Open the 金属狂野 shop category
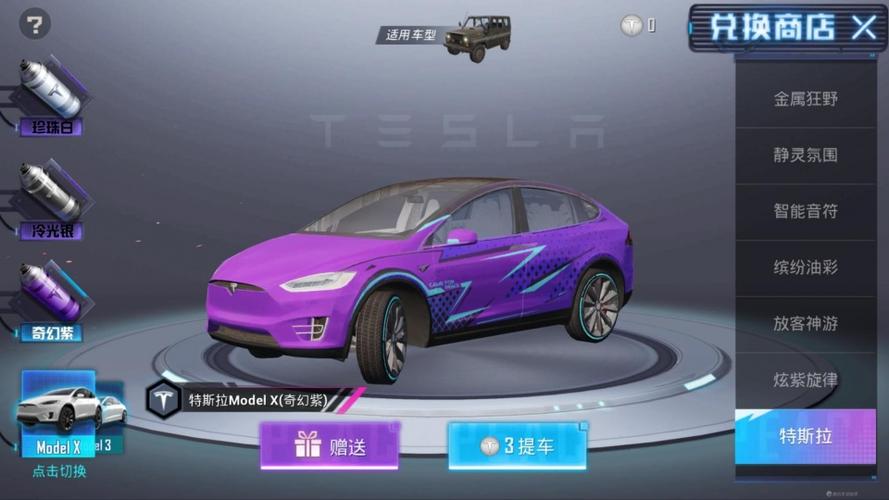Viewport: 889px width, 500px height. tap(805, 99)
